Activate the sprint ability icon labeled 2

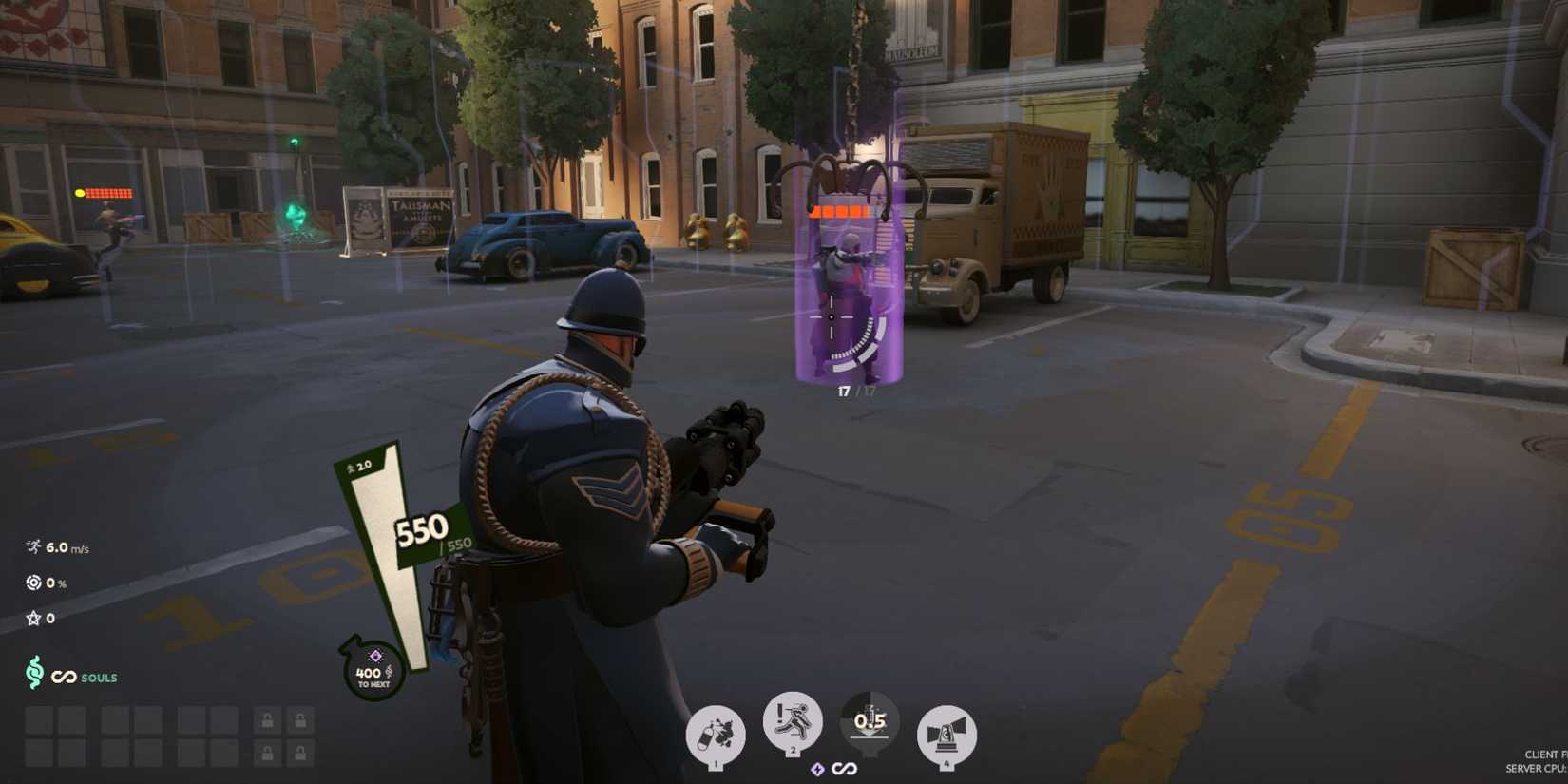coord(795,722)
